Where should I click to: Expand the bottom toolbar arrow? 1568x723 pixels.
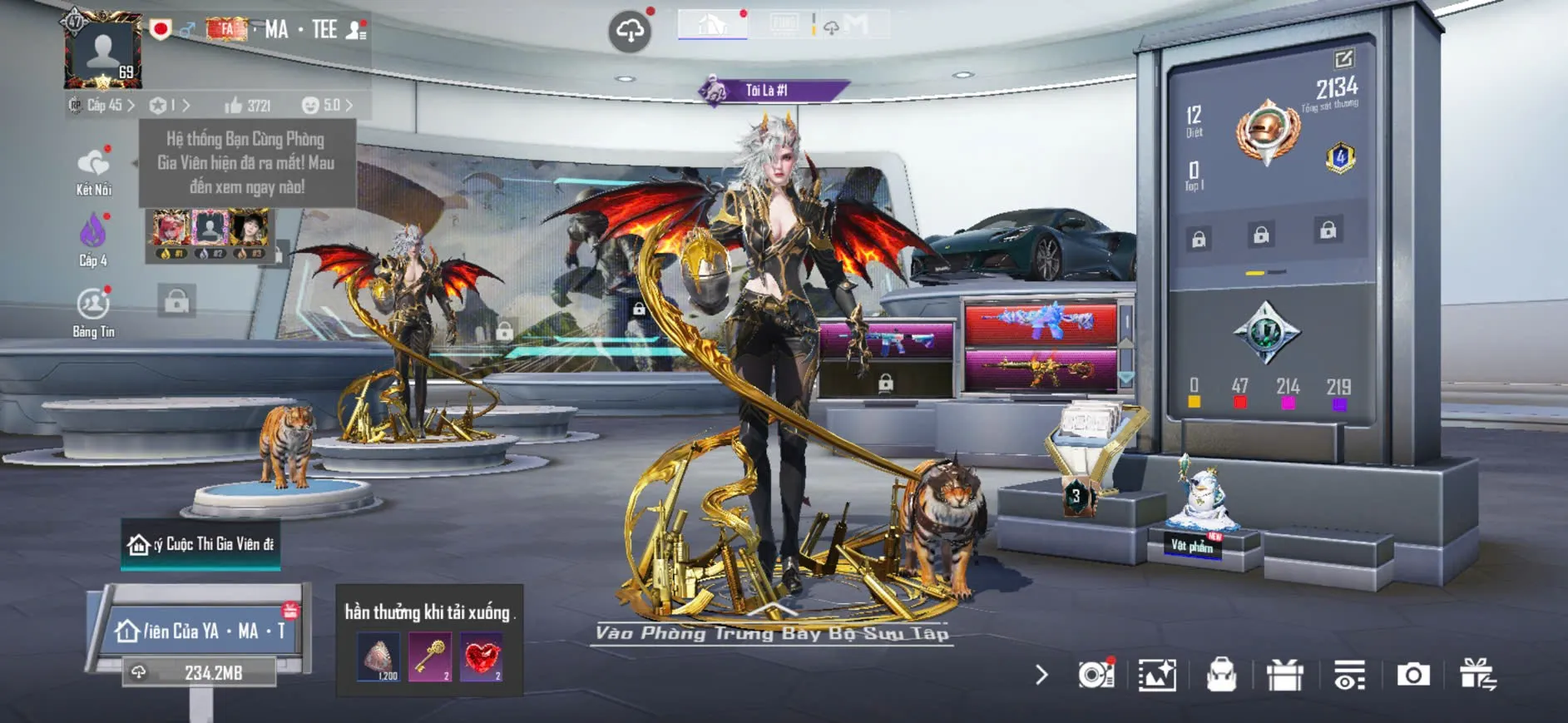tap(1041, 675)
